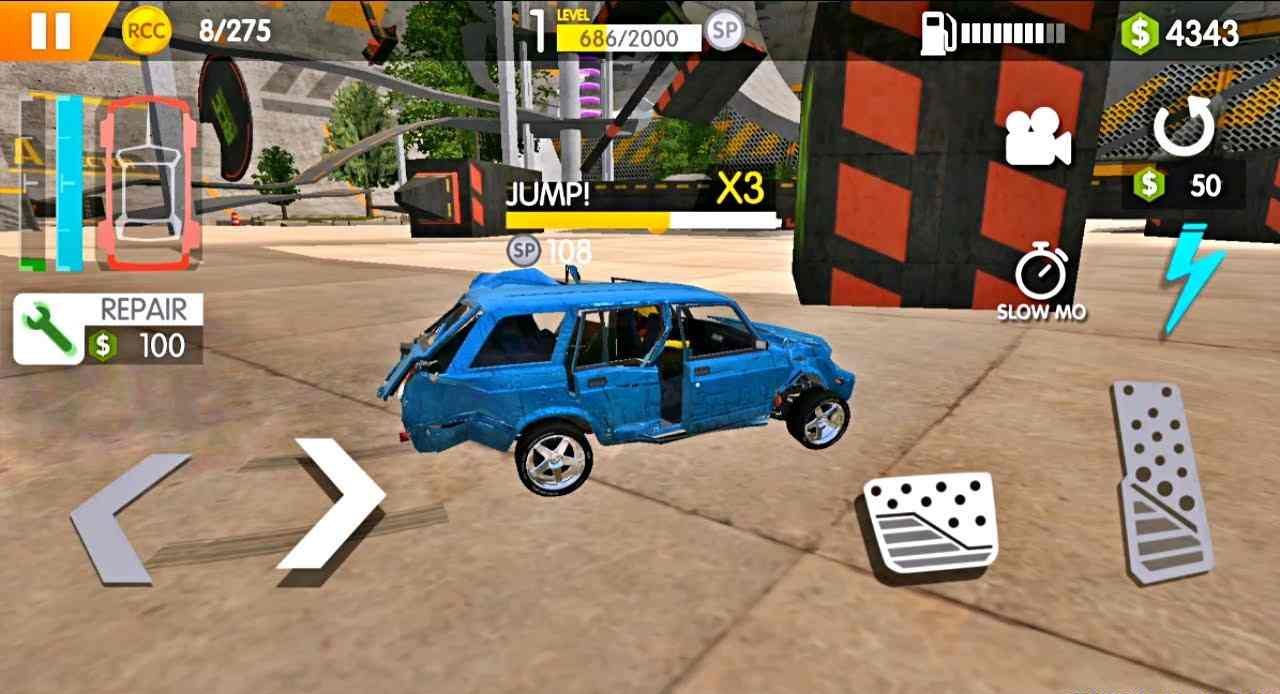Hit the brake pedal
This screenshot has height=694, width=1280.
point(929,523)
